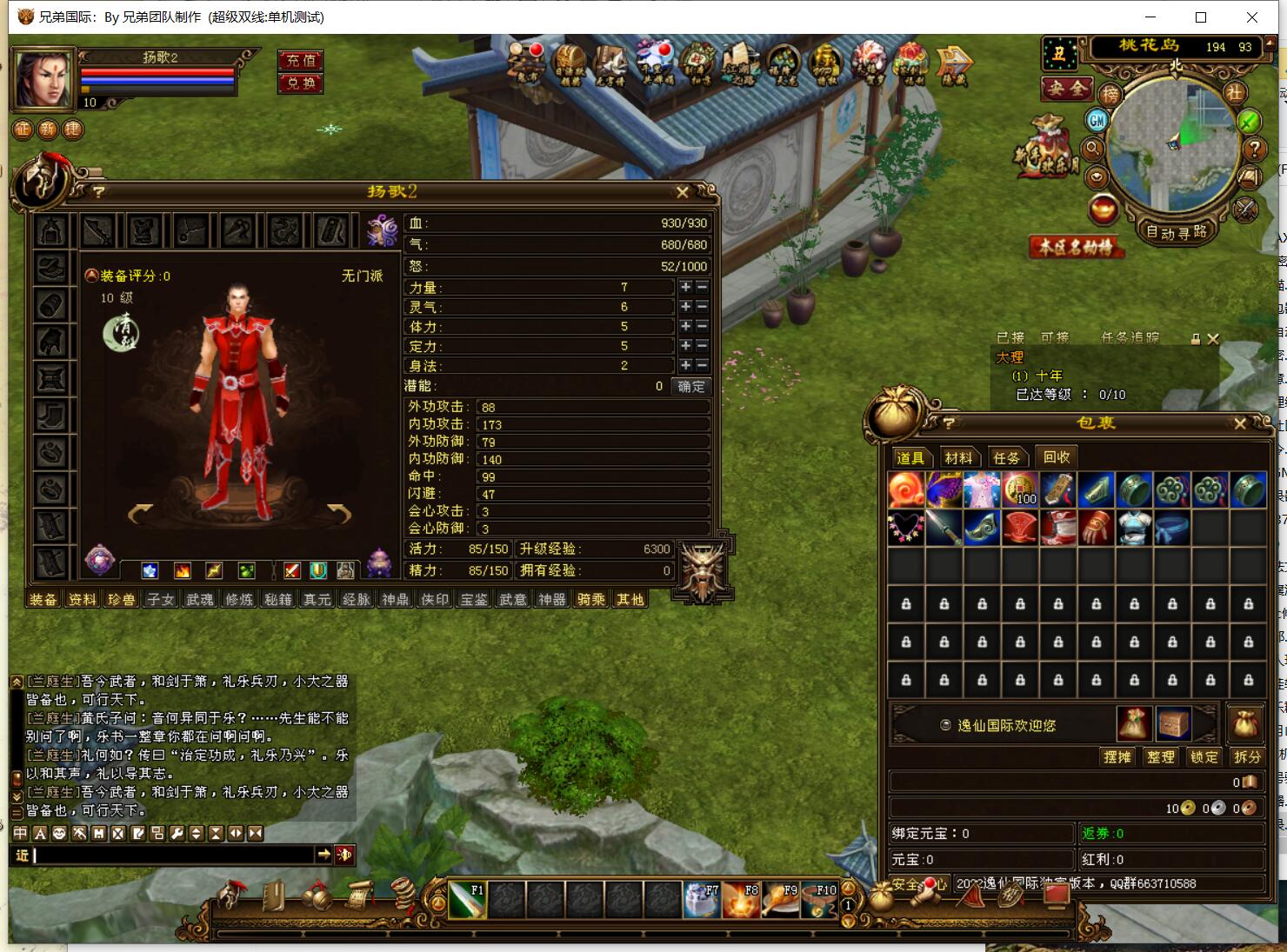Open 摆摊 stall setup
Image resolution: width=1287 pixels, height=952 pixels.
click(1117, 756)
